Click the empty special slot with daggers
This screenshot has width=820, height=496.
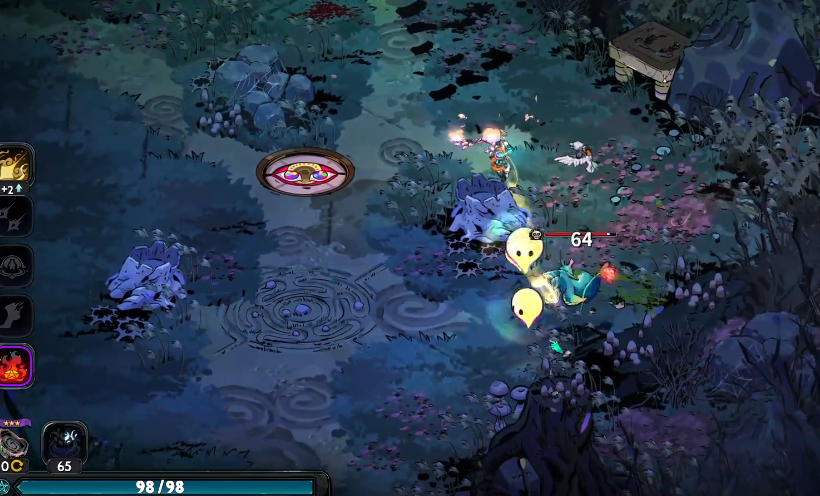pos(16,215)
